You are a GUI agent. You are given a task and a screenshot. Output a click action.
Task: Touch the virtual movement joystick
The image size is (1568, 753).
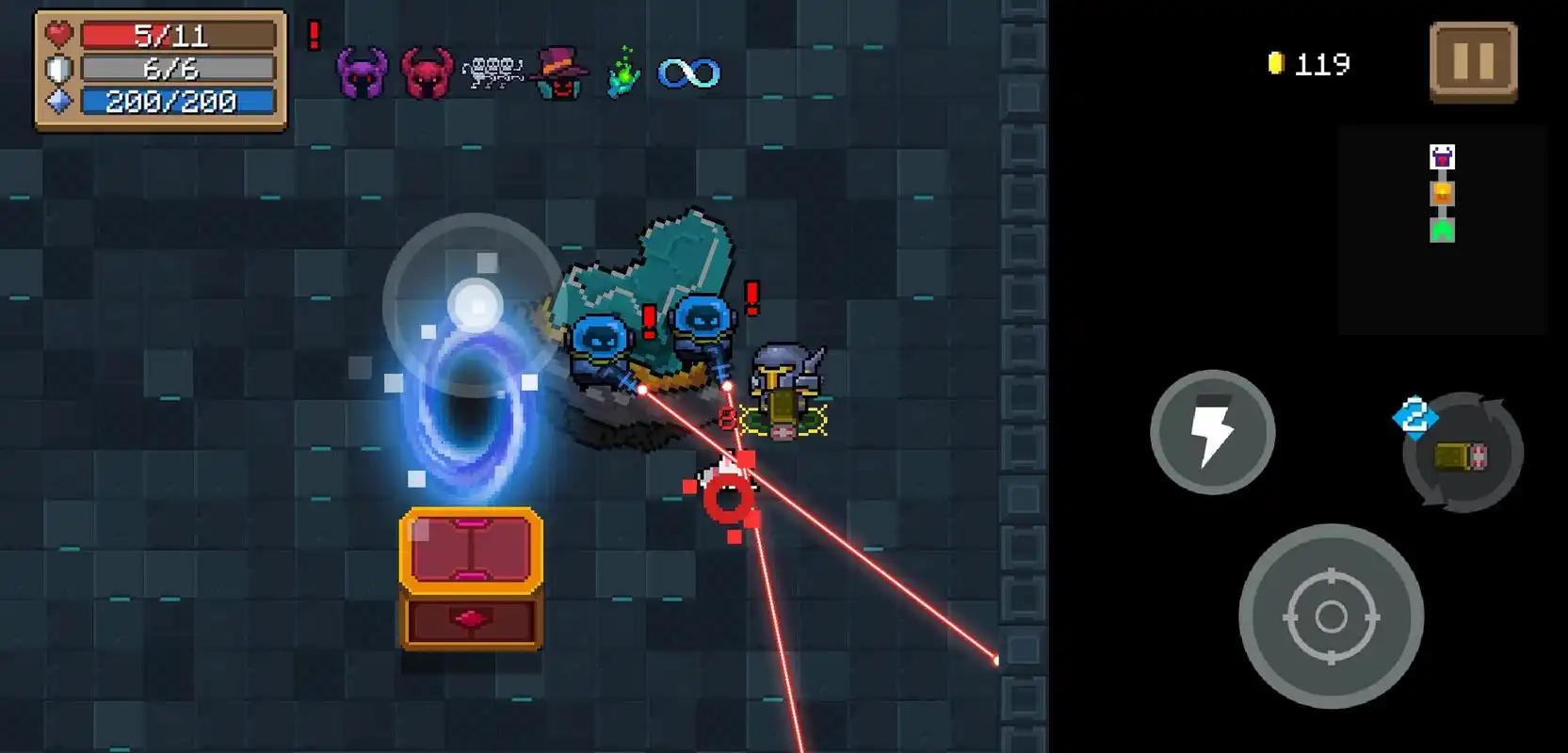coord(474,305)
